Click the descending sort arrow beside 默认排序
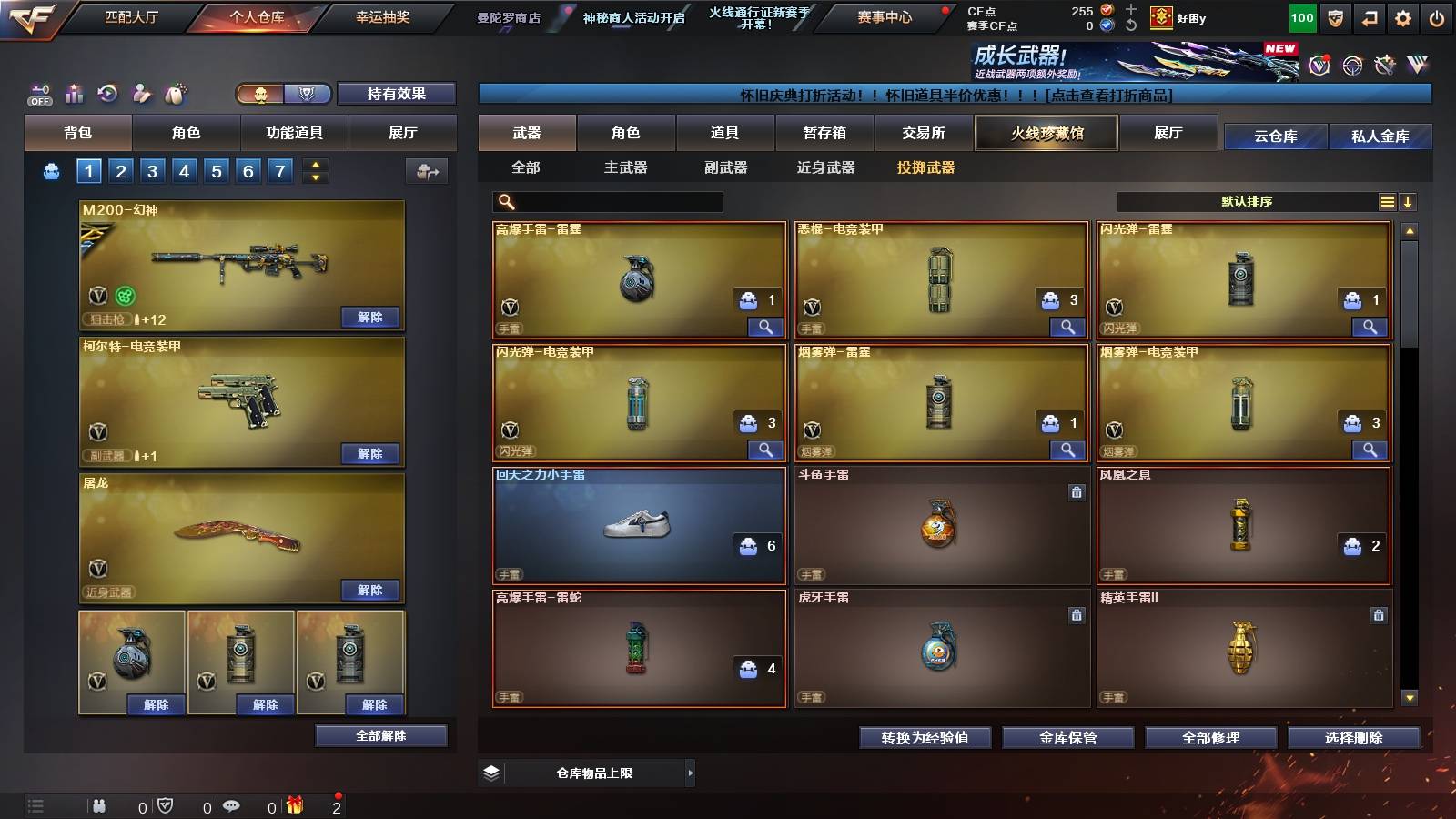The image size is (1456, 819). 1408,202
